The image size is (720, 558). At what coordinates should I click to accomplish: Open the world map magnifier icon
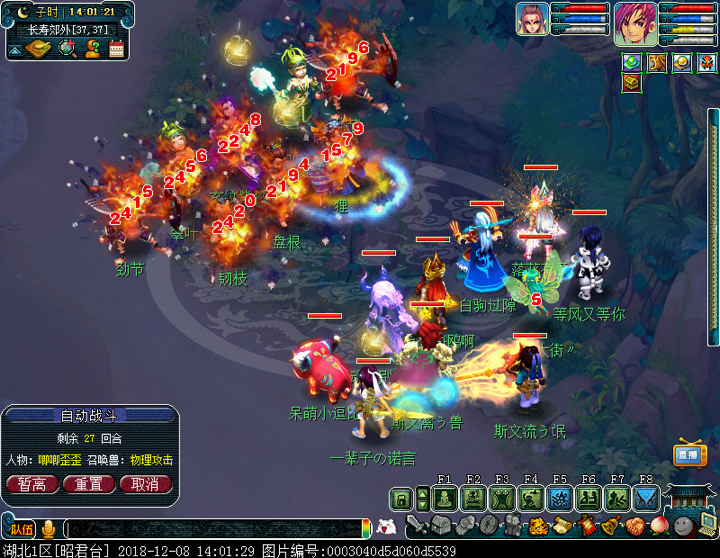[67, 48]
